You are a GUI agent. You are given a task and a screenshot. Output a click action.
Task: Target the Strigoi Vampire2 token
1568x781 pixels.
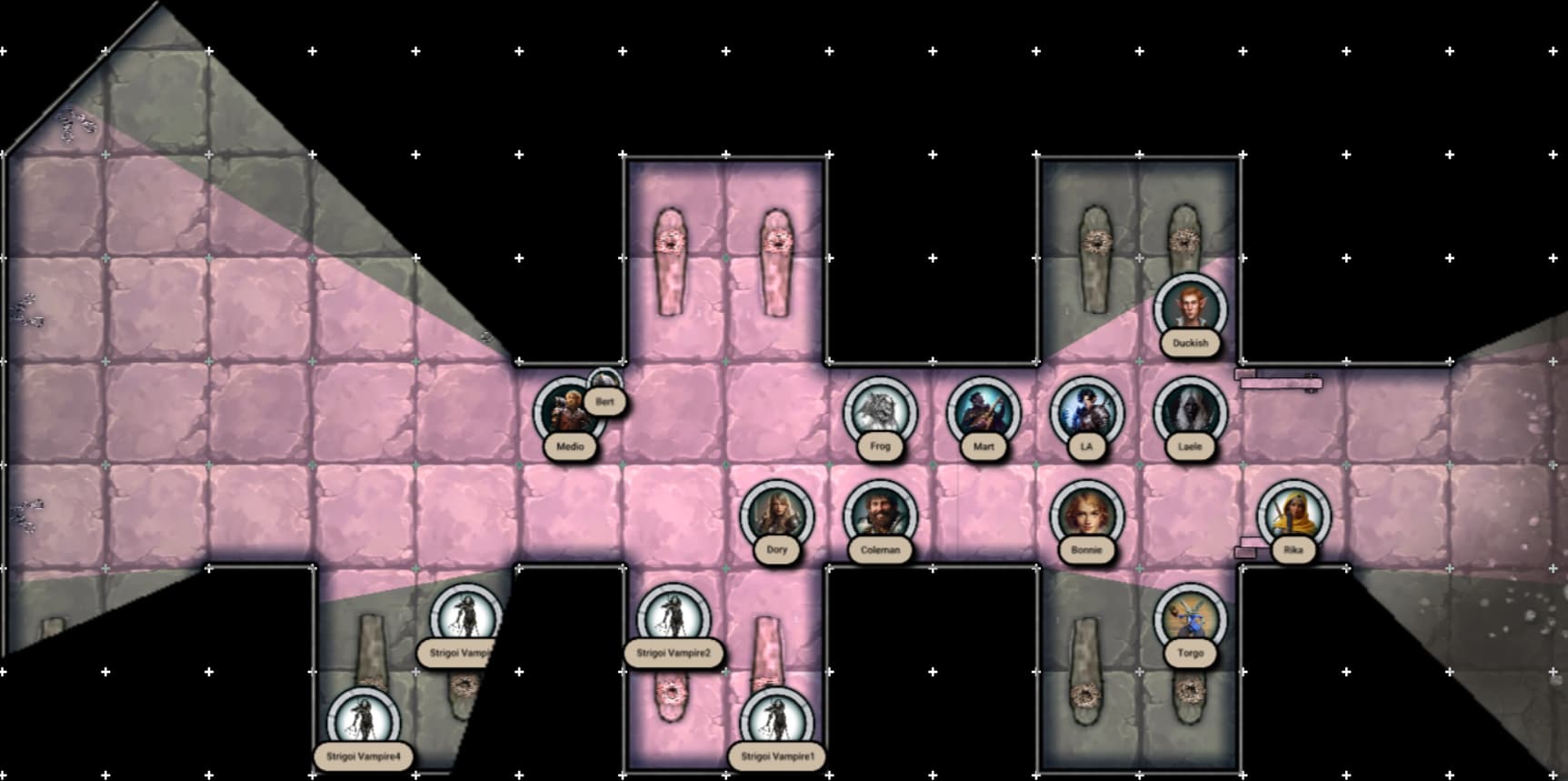[674, 618]
